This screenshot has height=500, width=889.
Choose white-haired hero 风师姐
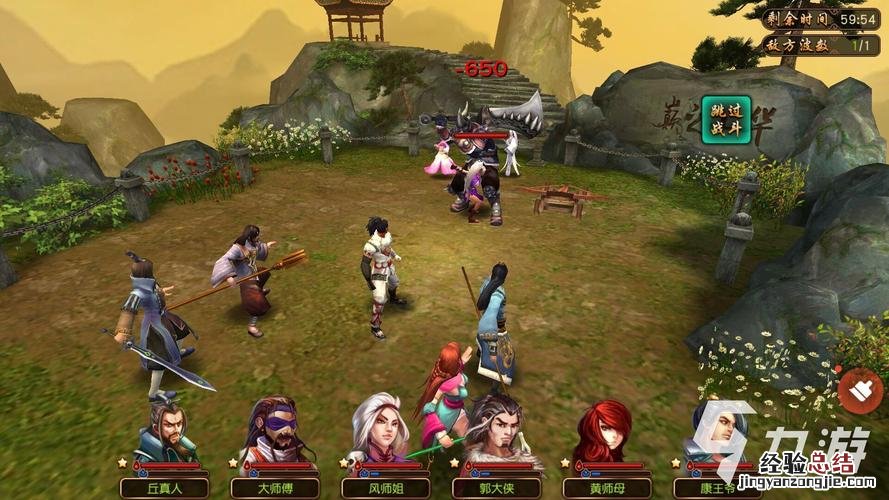(x=382, y=431)
